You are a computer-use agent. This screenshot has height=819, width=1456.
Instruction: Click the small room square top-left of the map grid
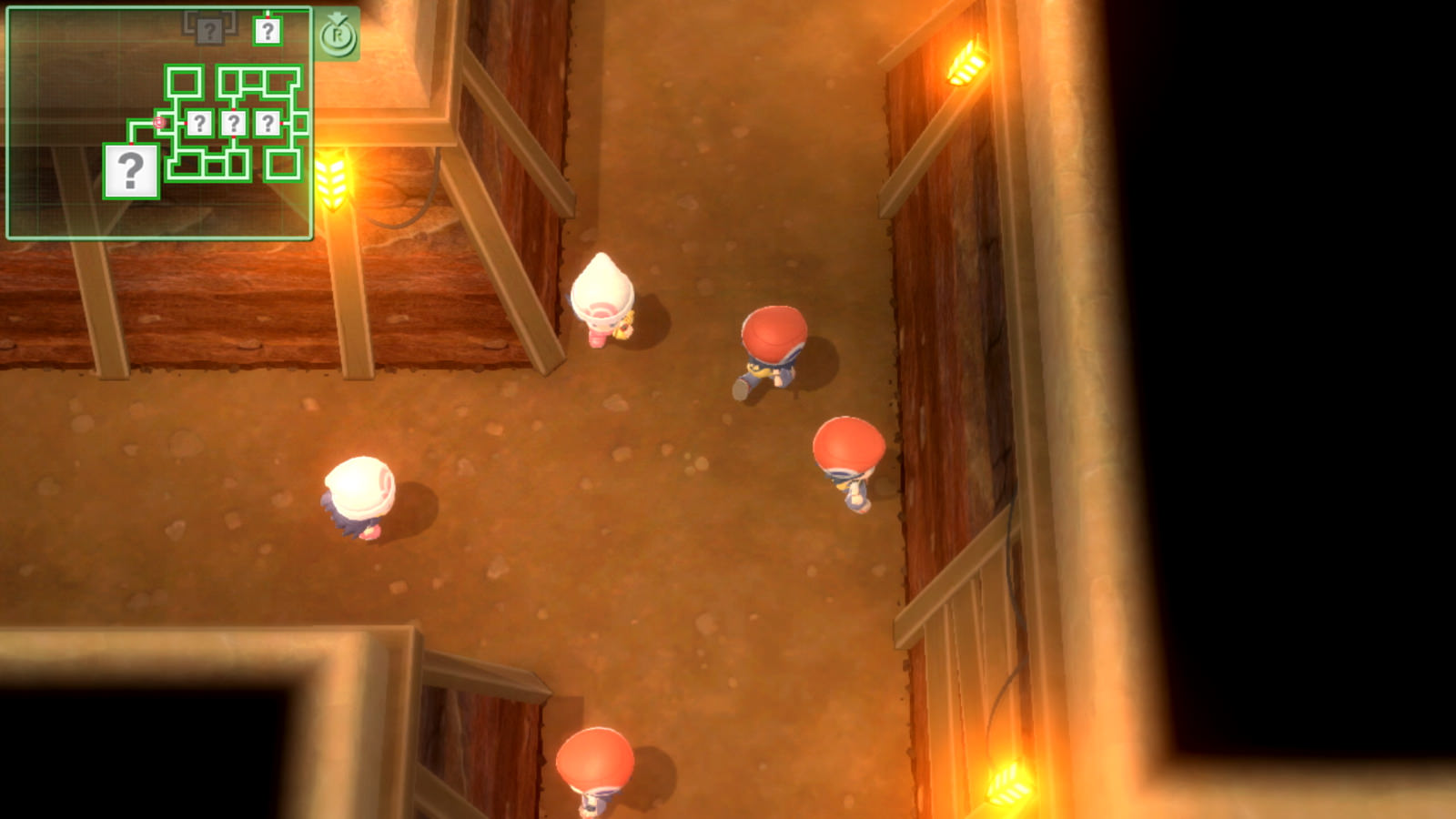(185, 80)
